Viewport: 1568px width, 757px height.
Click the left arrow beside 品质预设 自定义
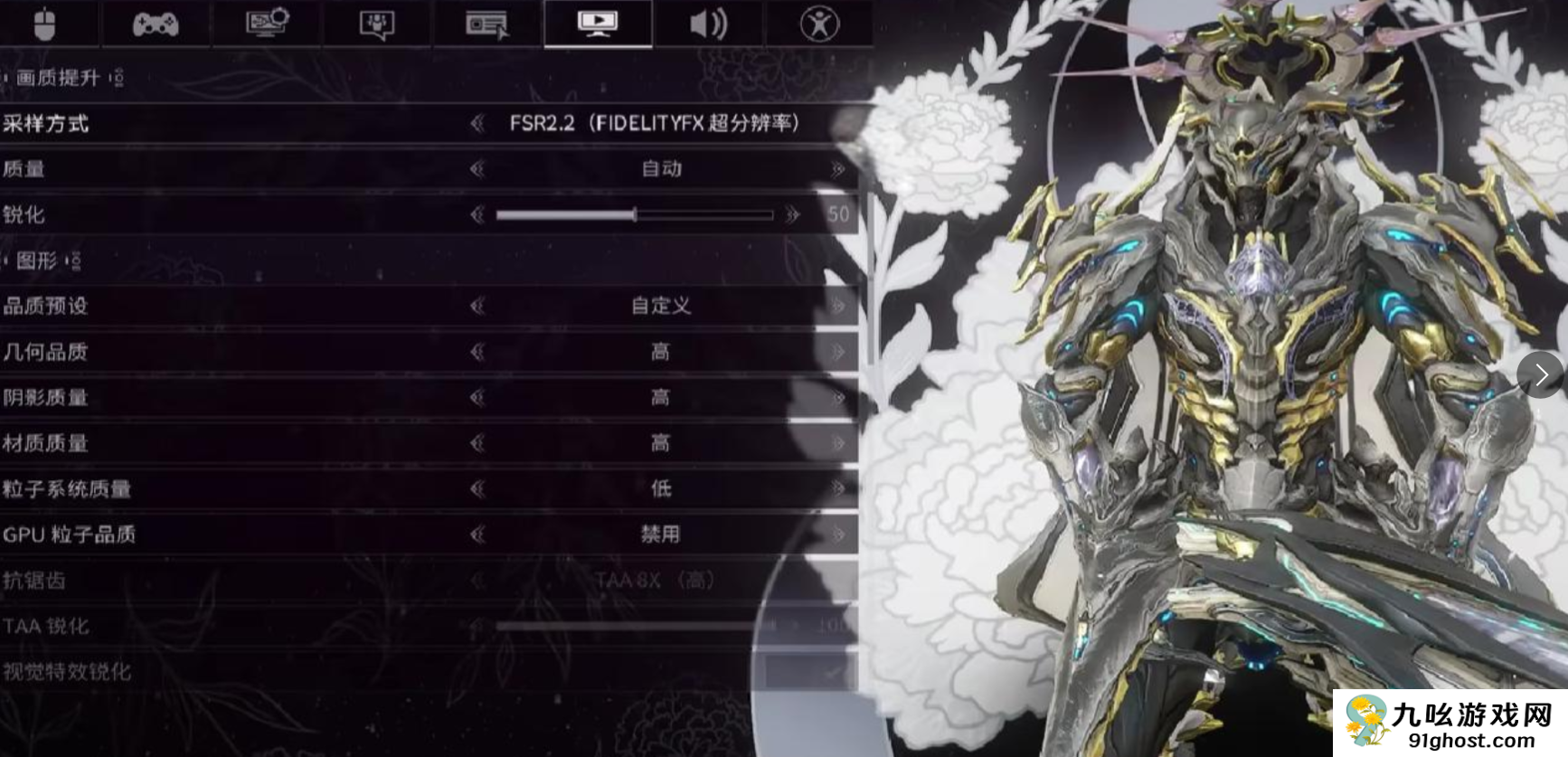pos(475,308)
